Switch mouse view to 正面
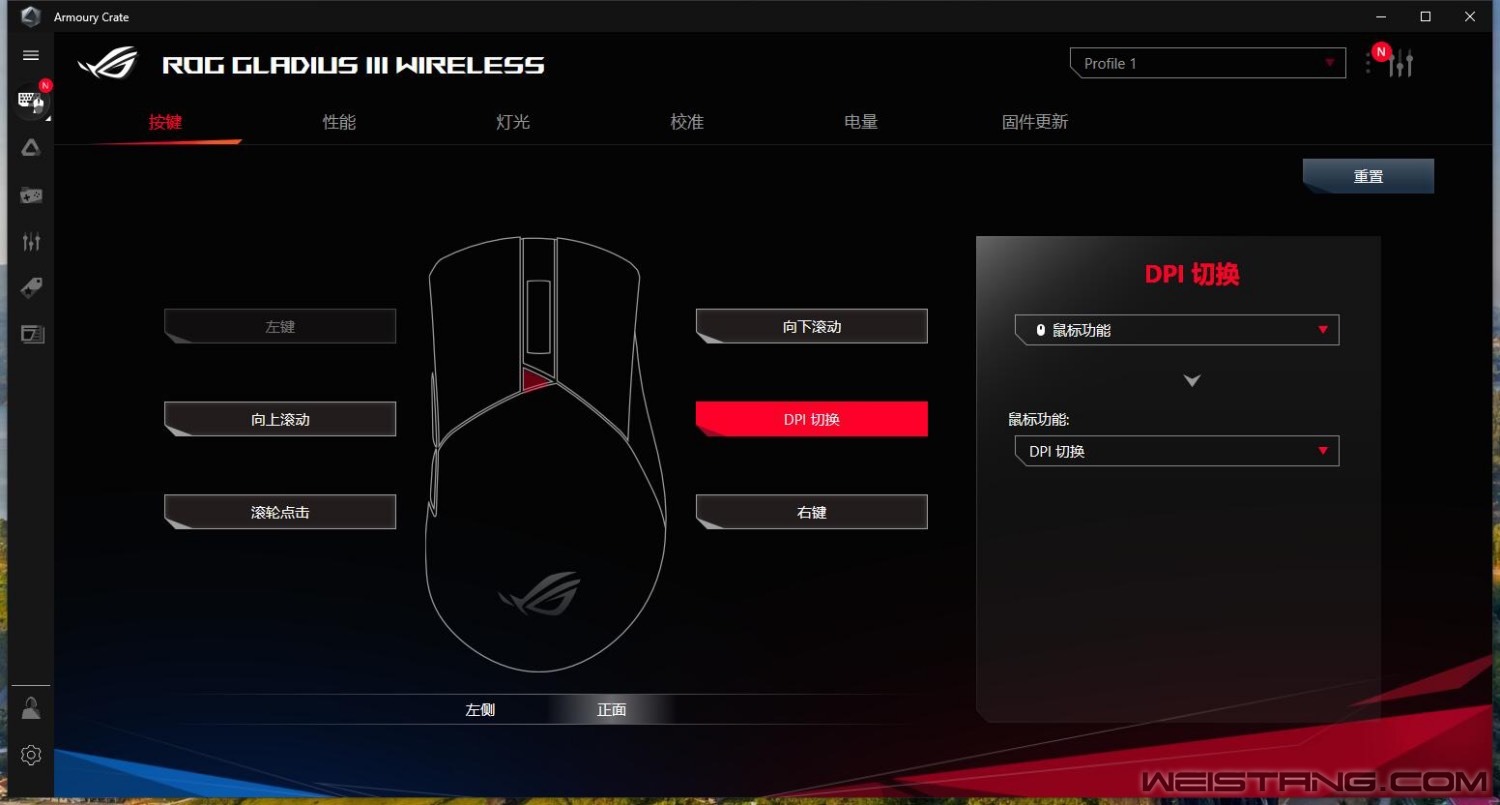 coord(612,710)
